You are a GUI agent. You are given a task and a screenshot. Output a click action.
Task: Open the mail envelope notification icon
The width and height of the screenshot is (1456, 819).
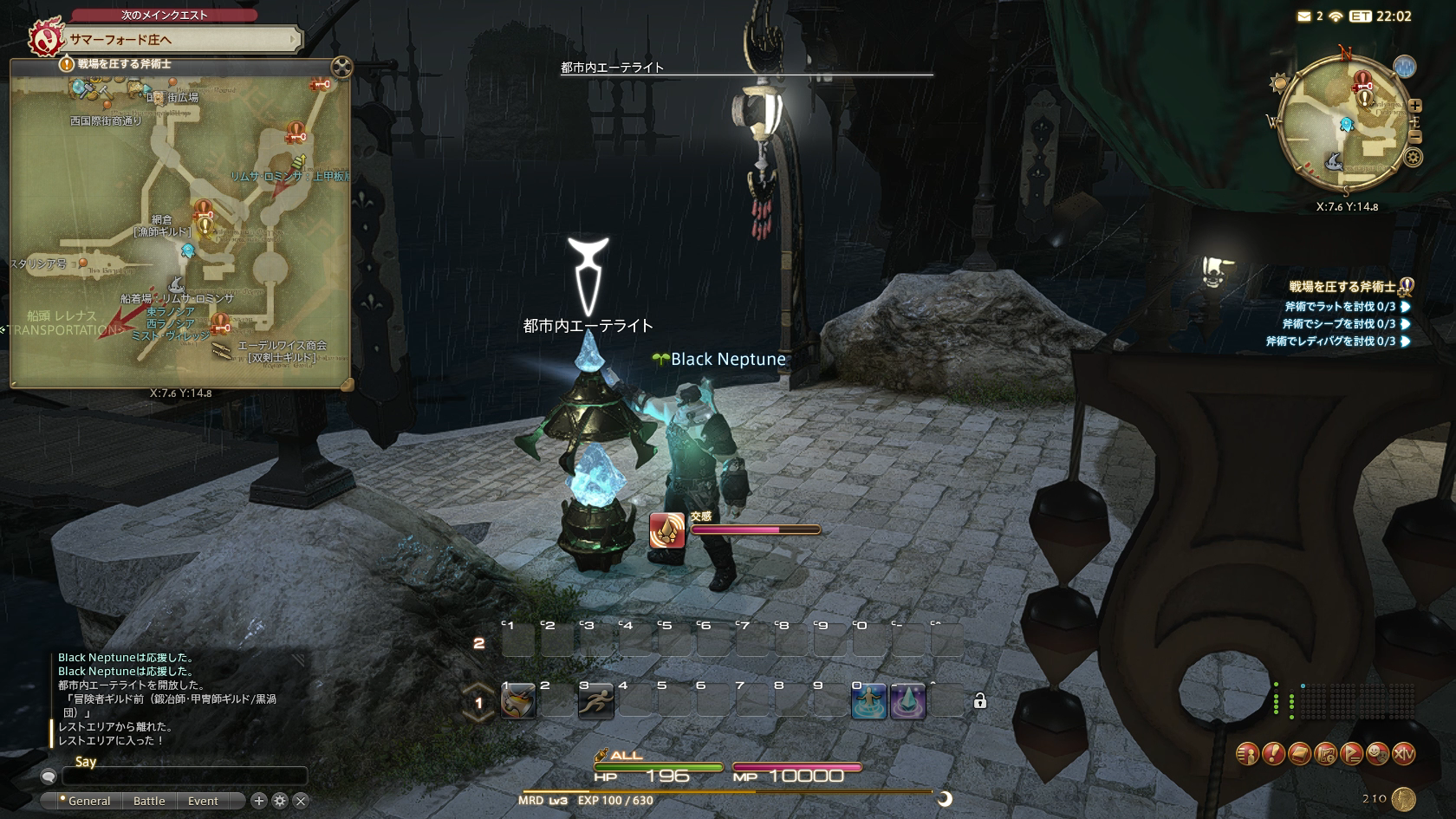[x=1304, y=16]
